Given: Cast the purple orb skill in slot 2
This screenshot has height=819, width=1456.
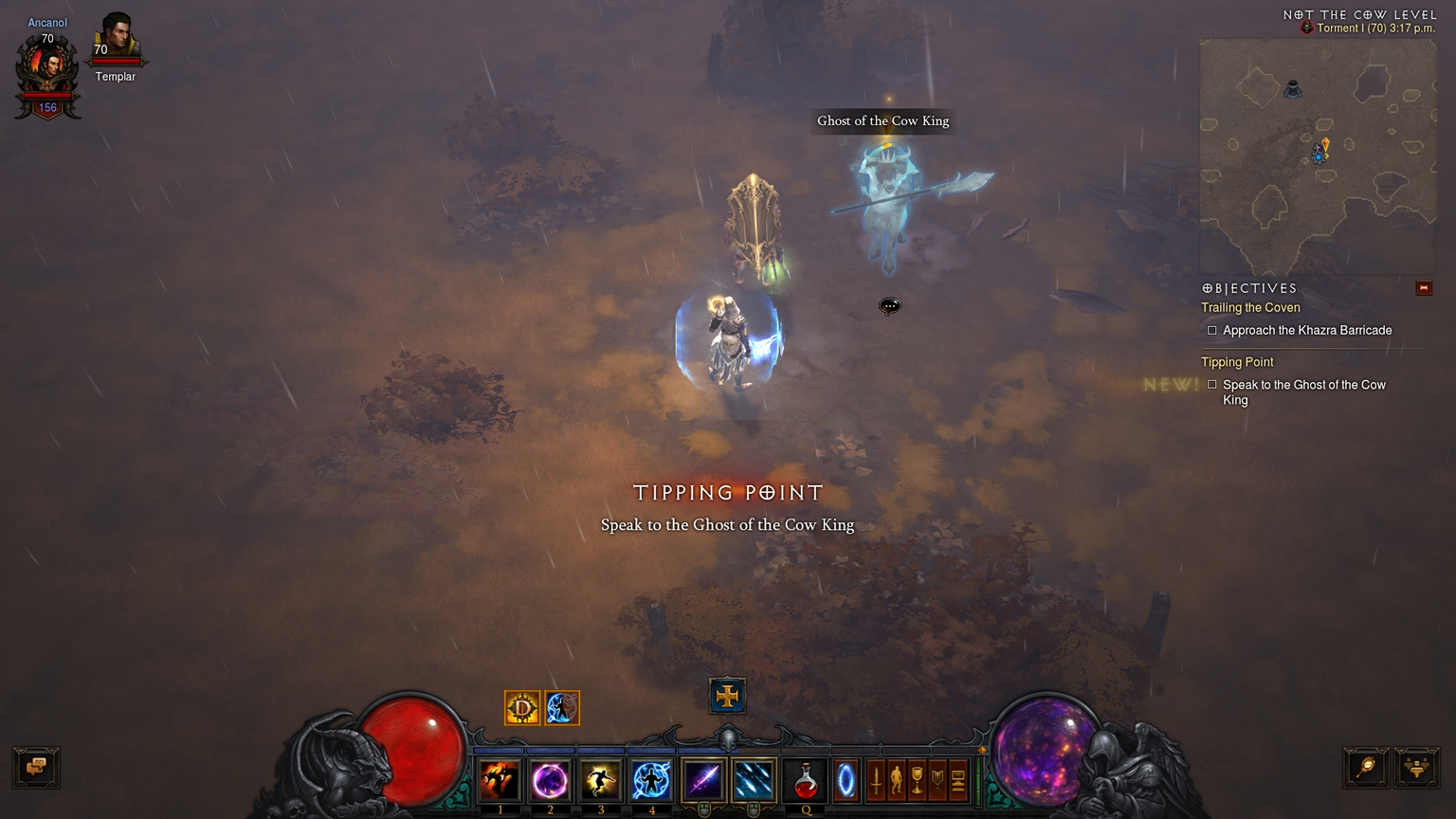Looking at the screenshot, I should coord(550,780).
